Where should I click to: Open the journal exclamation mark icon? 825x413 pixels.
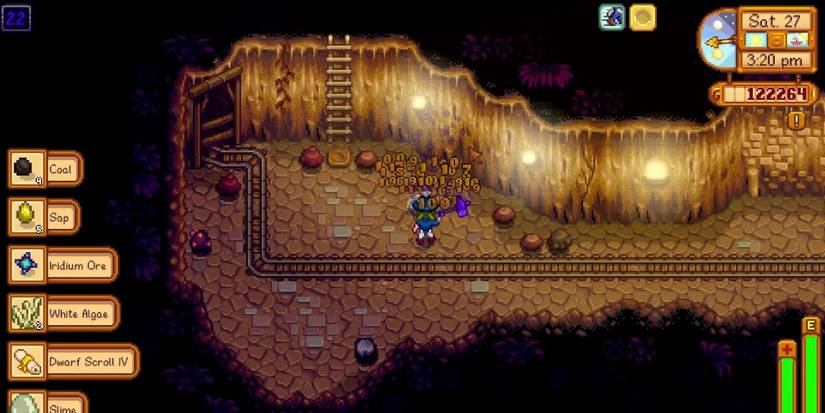click(x=796, y=121)
